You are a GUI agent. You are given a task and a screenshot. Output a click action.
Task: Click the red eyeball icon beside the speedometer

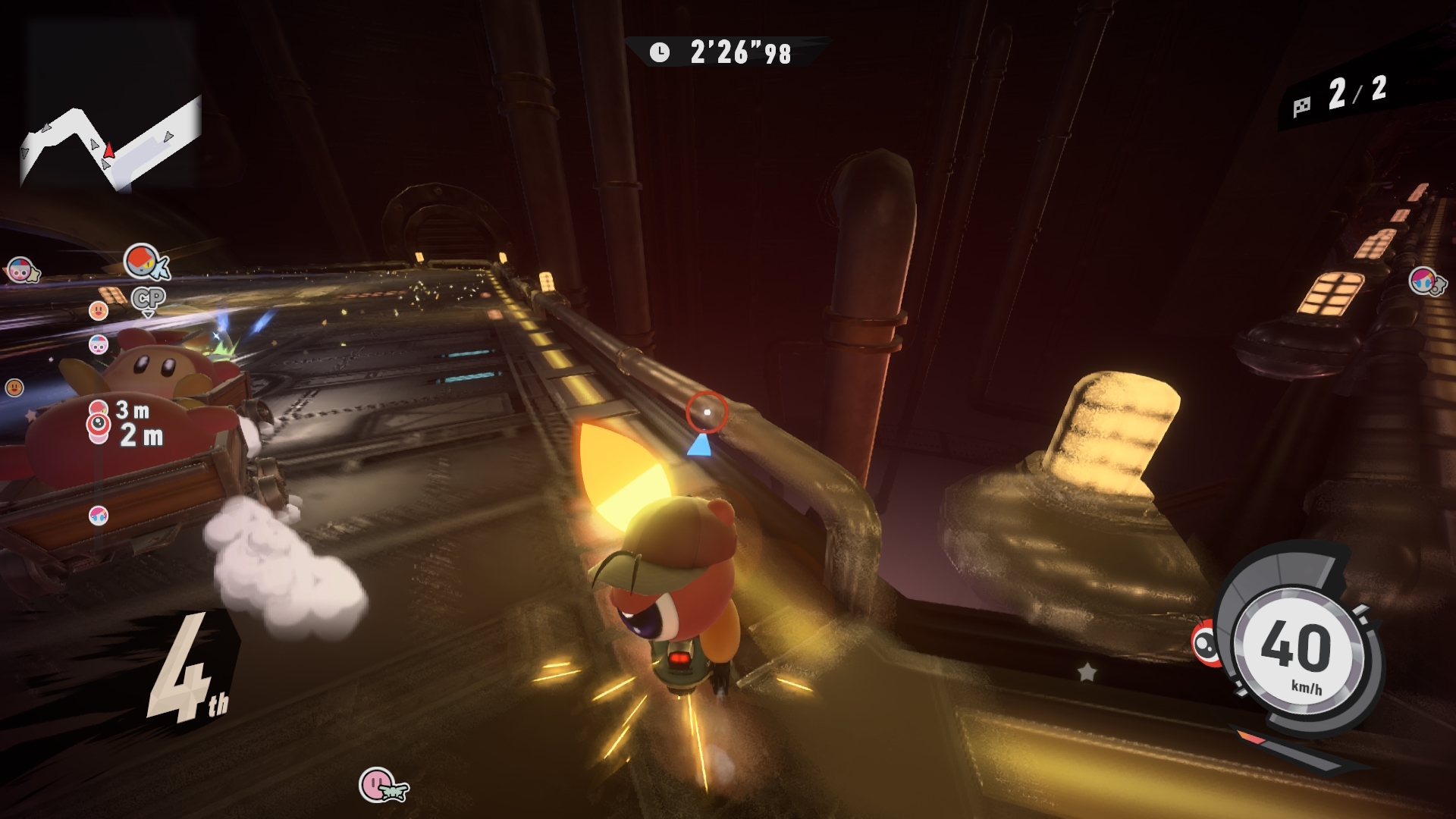pyautogui.click(x=1206, y=644)
